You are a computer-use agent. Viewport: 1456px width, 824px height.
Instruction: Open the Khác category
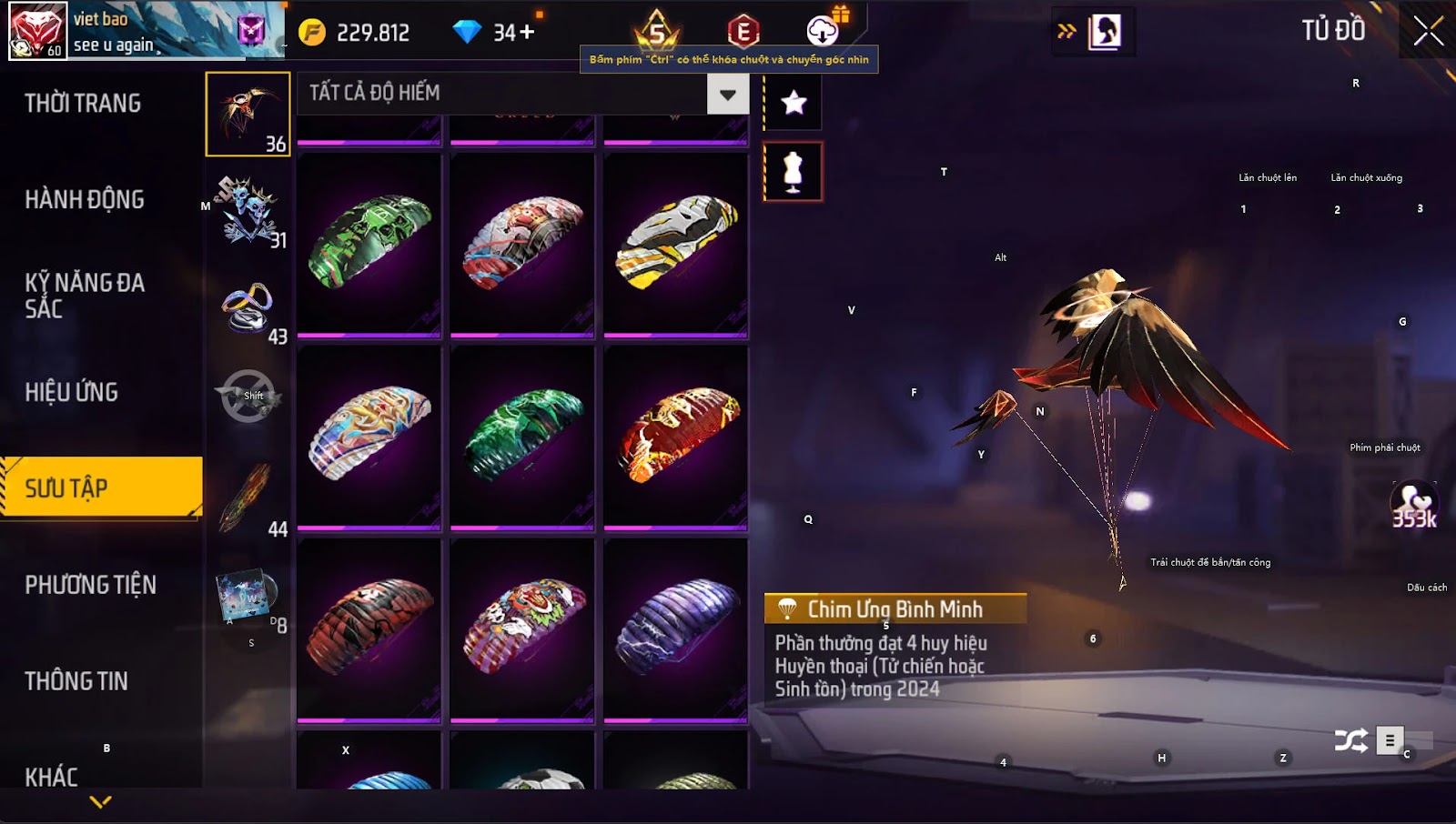(52, 777)
